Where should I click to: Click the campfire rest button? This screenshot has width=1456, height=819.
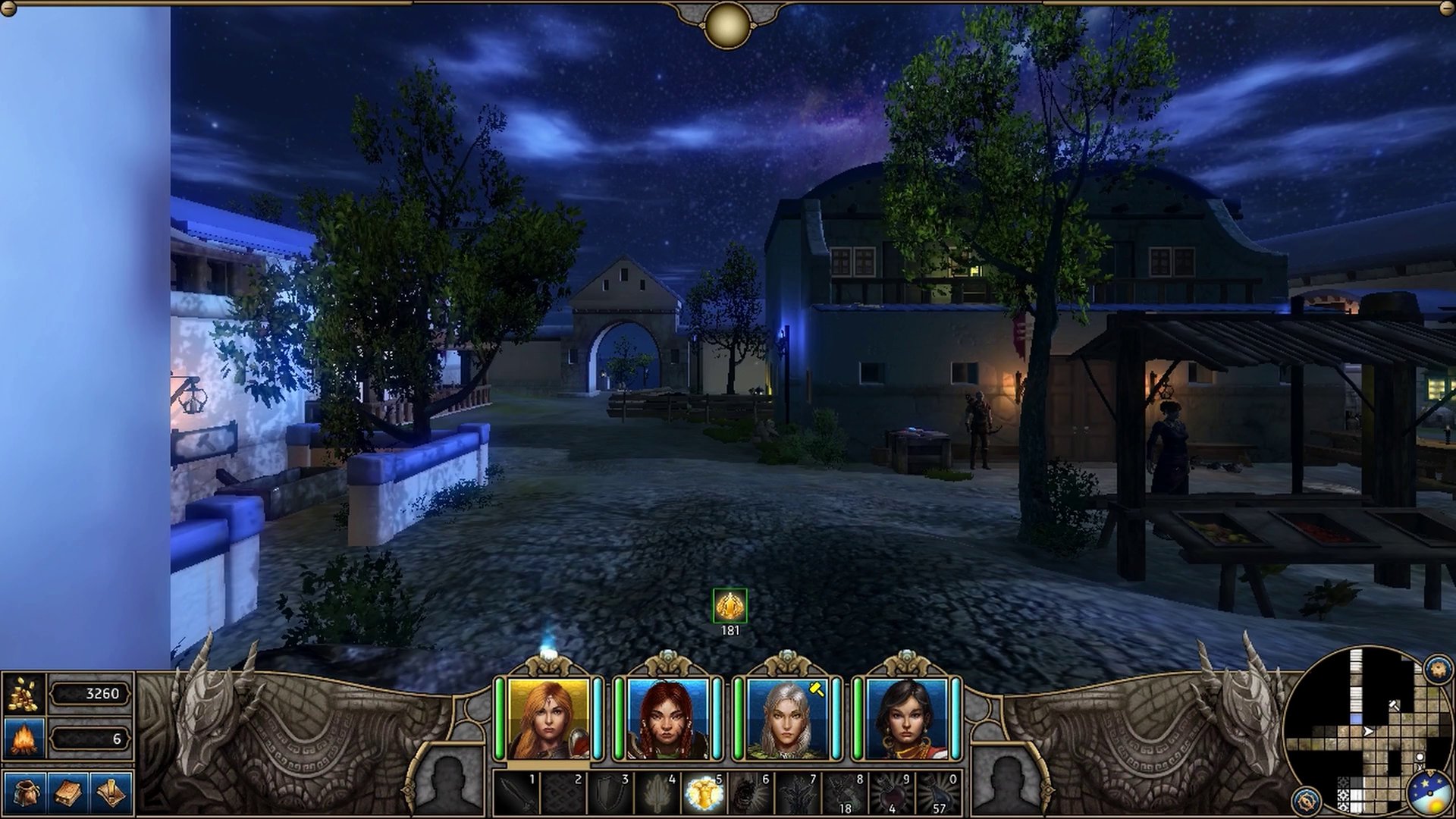(24, 738)
